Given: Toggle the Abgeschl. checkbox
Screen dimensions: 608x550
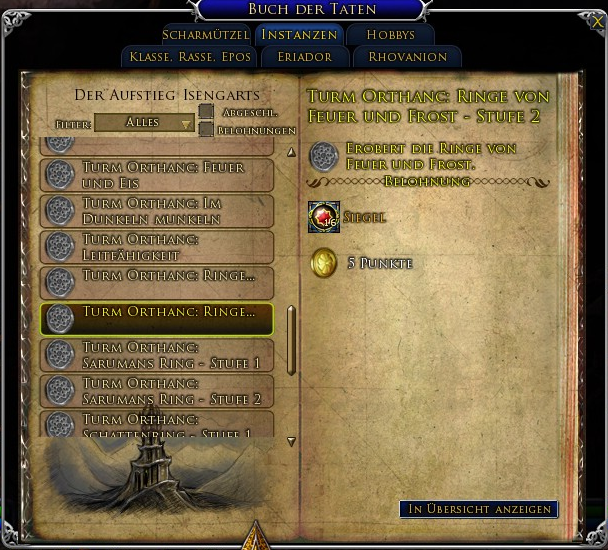Looking at the screenshot, I should pyautogui.click(x=206, y=113).
